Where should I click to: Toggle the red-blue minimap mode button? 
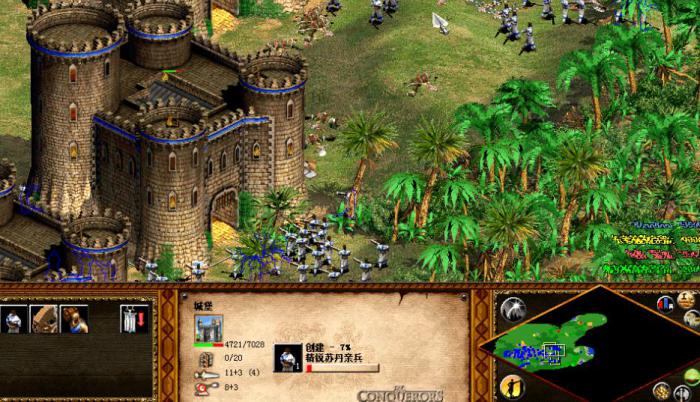[x=663, y=303]
